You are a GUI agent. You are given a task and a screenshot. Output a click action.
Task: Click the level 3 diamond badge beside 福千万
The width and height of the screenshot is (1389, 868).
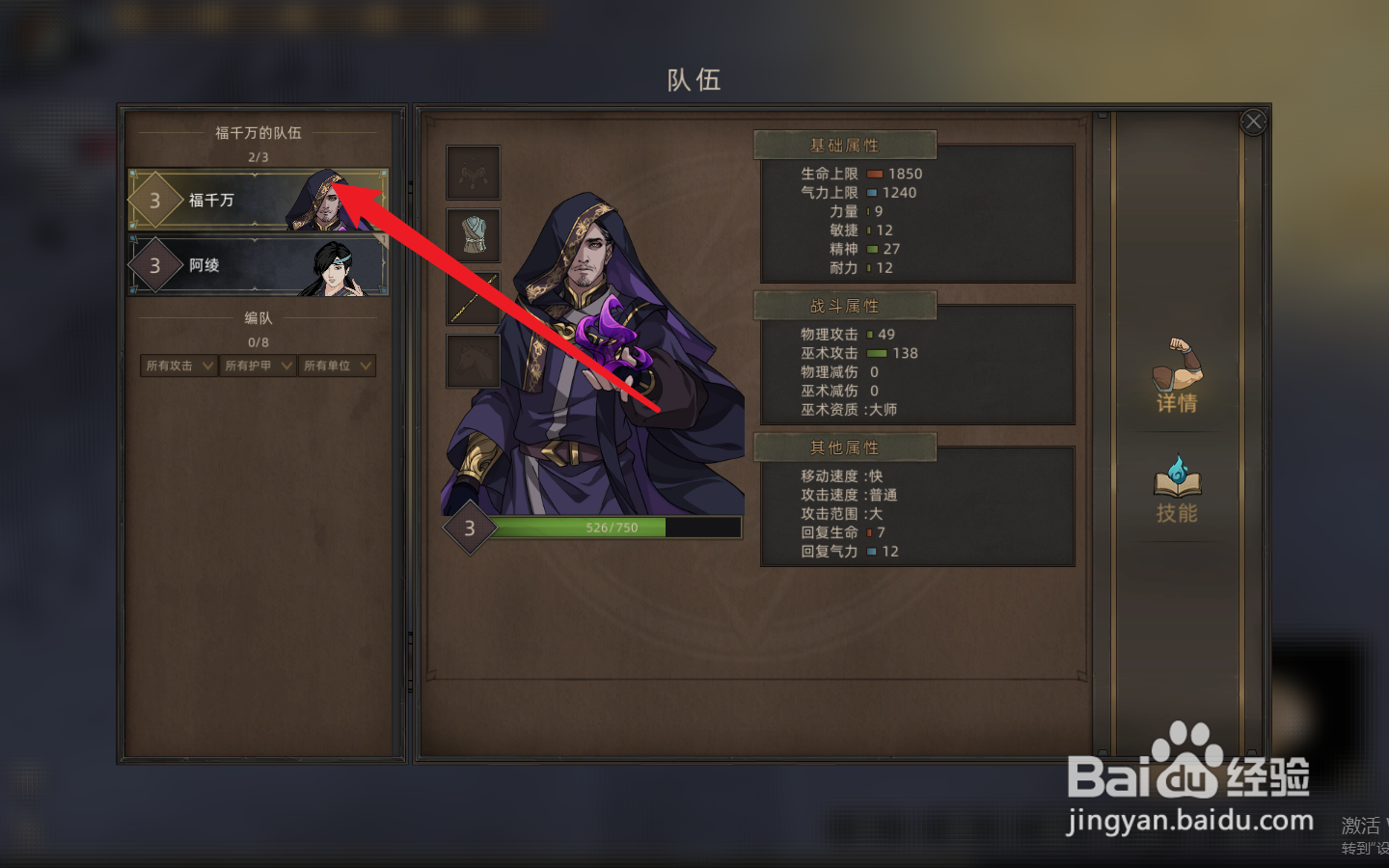point(156,202)
